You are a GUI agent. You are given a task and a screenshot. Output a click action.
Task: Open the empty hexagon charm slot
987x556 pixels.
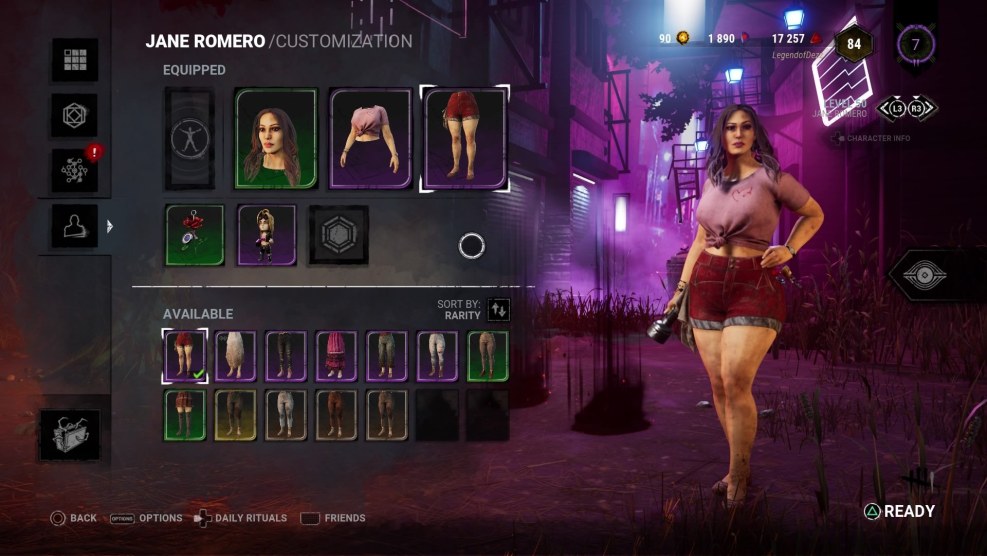click(339, 235)
